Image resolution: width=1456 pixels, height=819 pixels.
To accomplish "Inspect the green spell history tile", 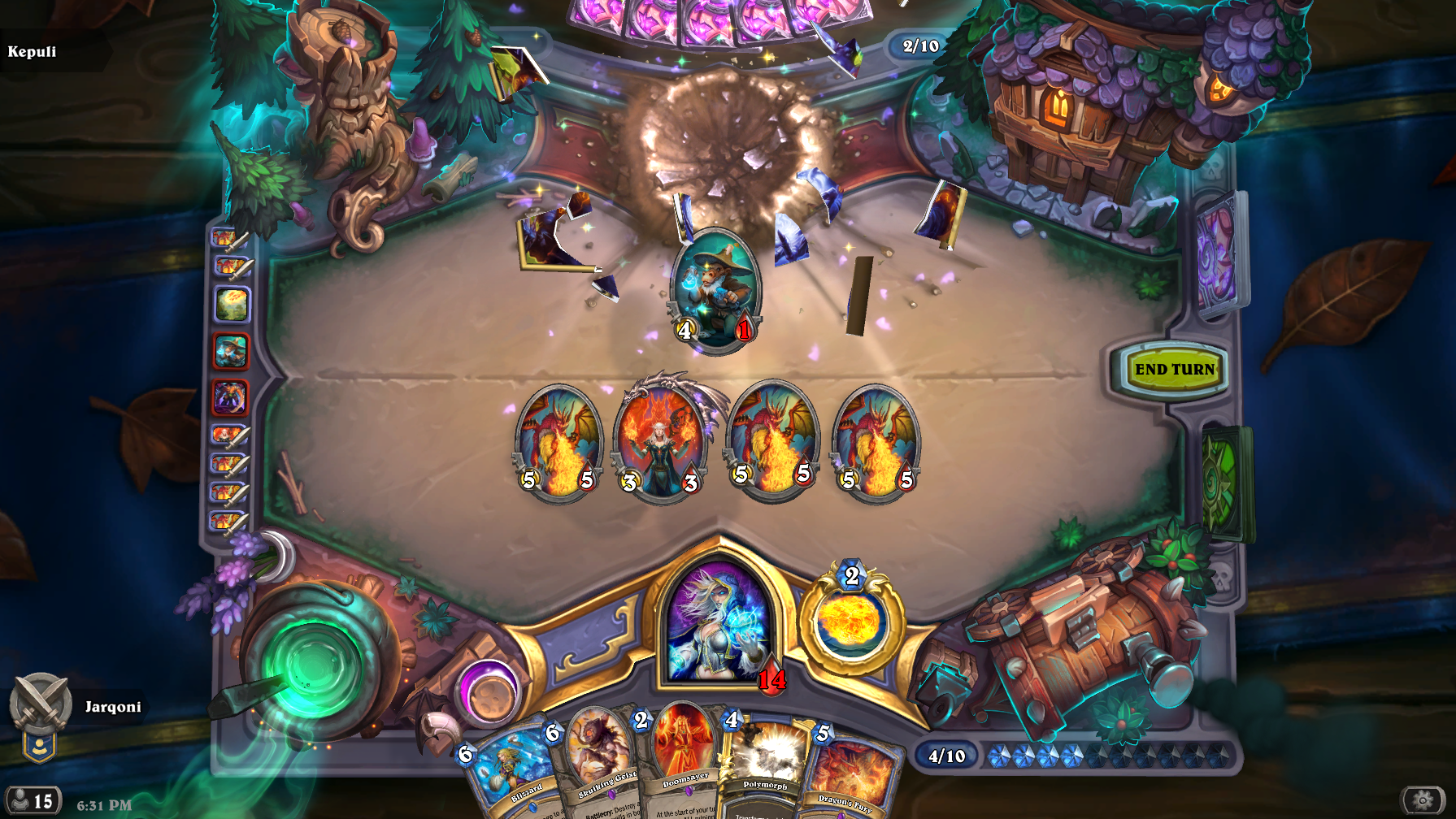I will (x=232, y=305).
